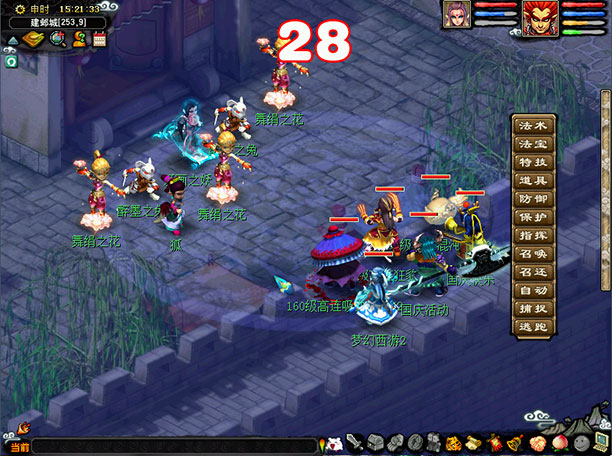
Task: Select the 逃跑 (Flee) command
Action: pyautogui.click(x=533, y=326)
